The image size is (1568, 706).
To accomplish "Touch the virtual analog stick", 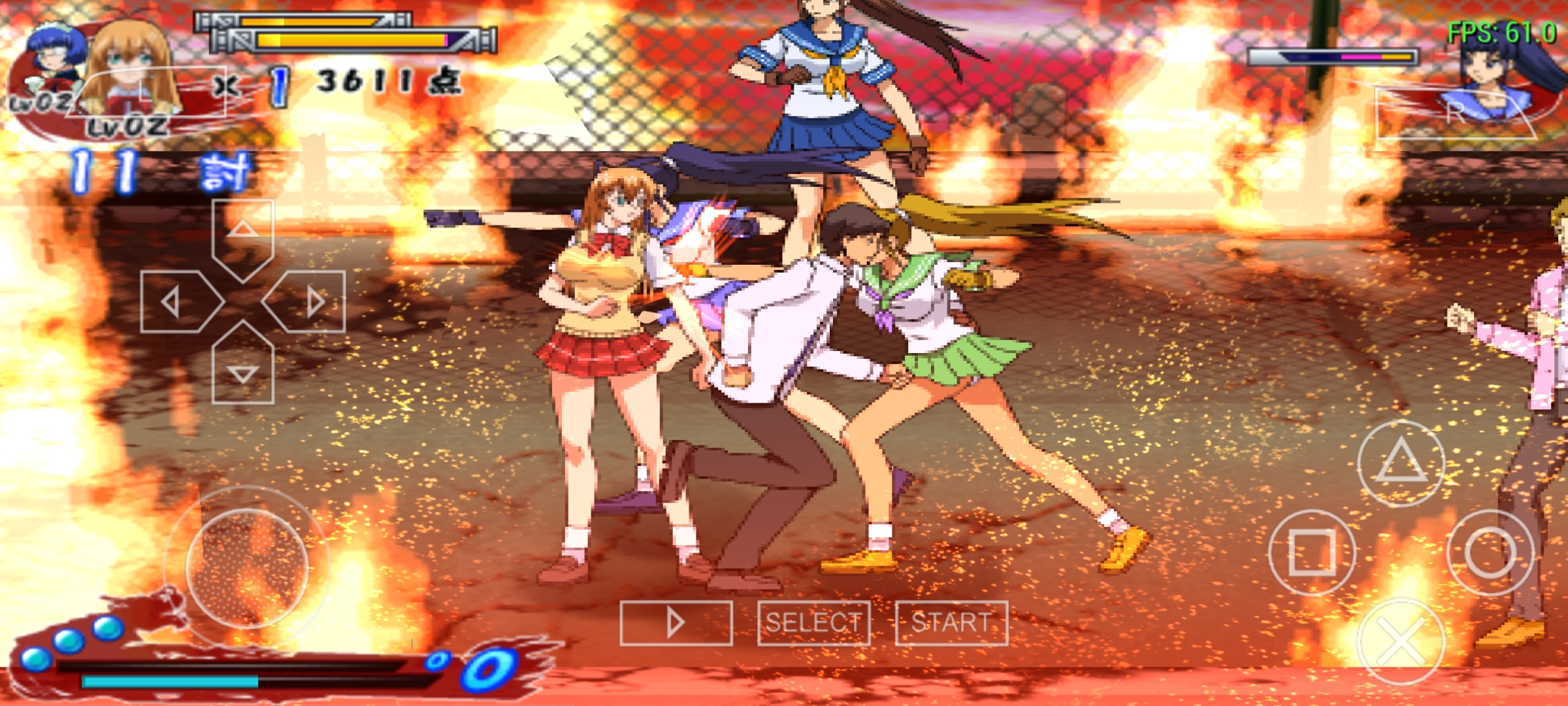I will 246,567.
